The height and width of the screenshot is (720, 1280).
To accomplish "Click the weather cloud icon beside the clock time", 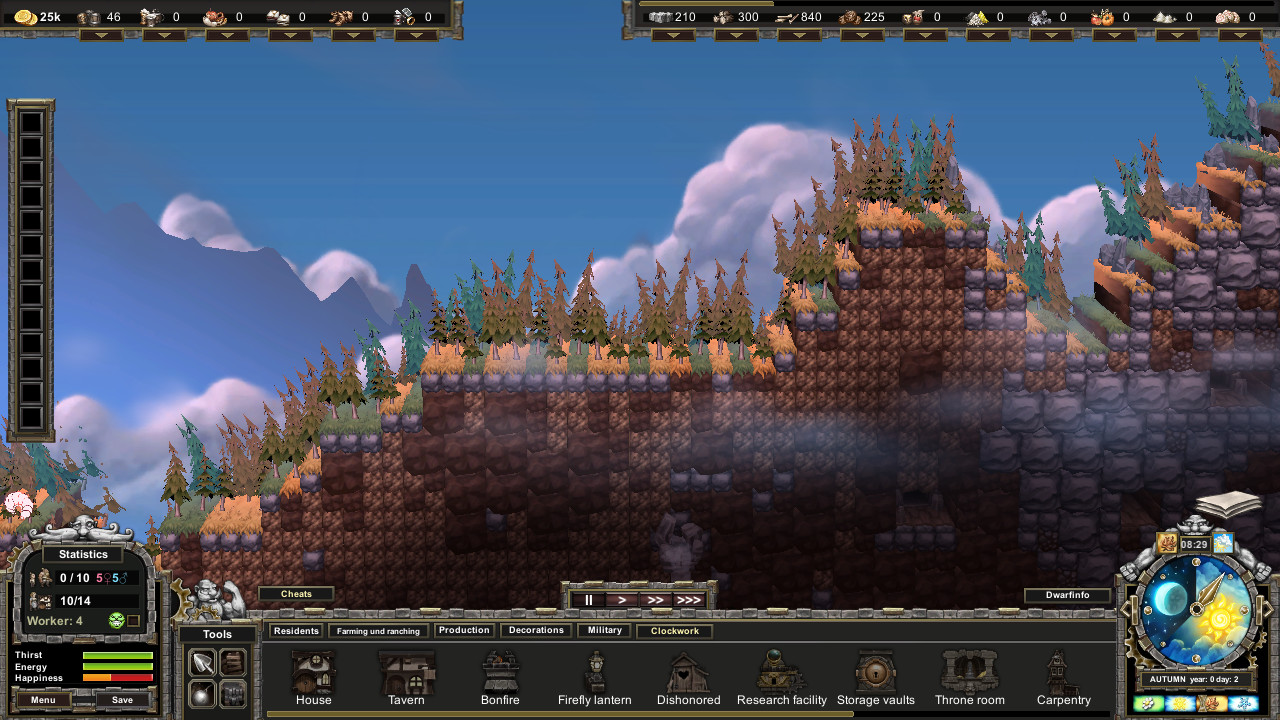I will coord(1223,543).
